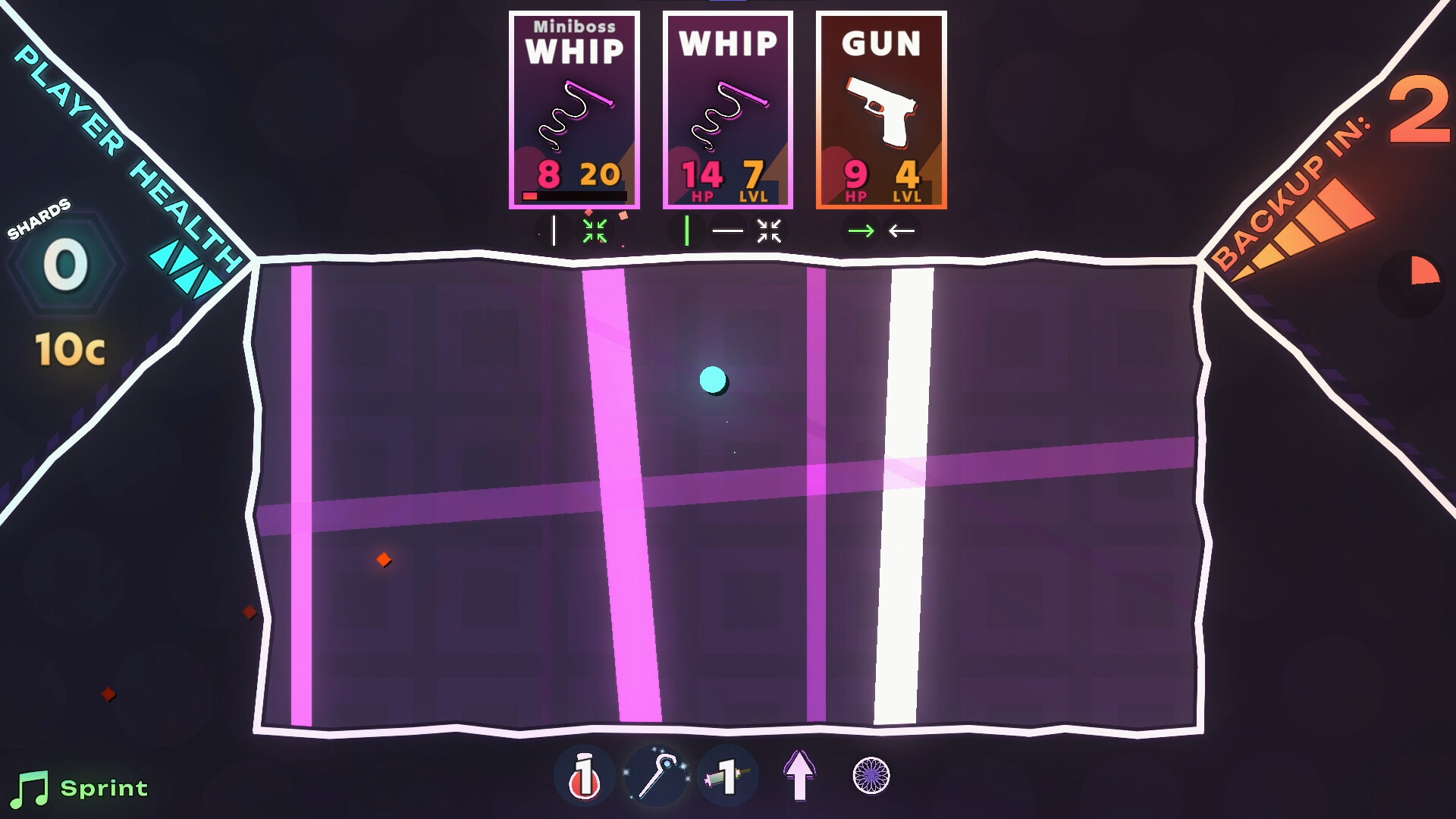Select the red potion item in the hotbar

(584, 774)
